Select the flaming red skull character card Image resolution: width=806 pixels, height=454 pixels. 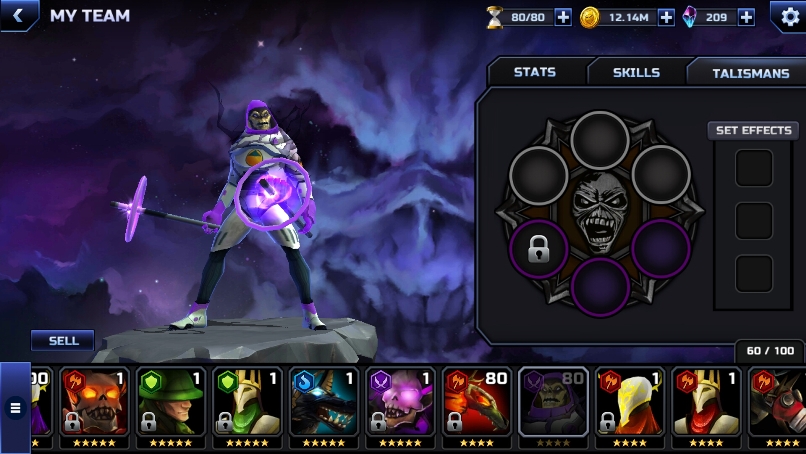93,403
